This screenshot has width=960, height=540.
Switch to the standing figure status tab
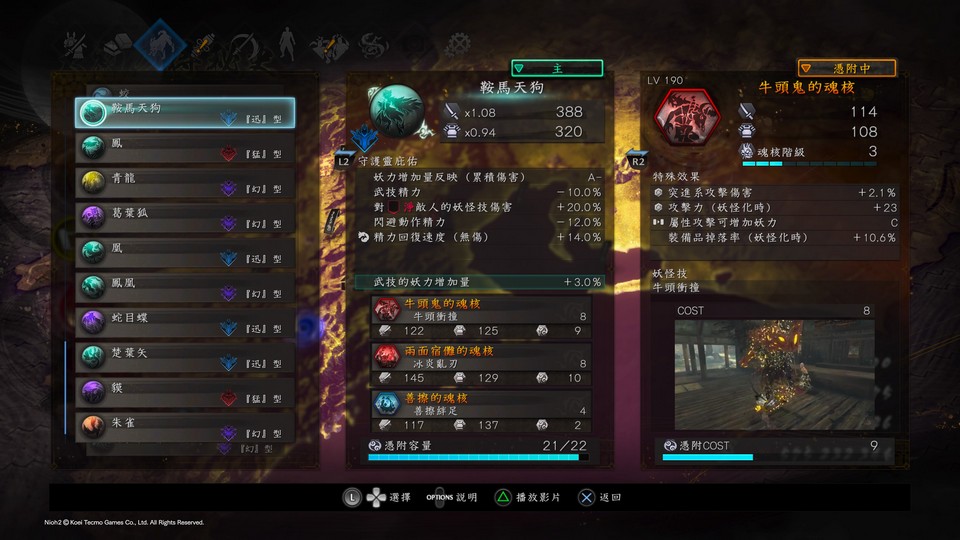point(285,45)
